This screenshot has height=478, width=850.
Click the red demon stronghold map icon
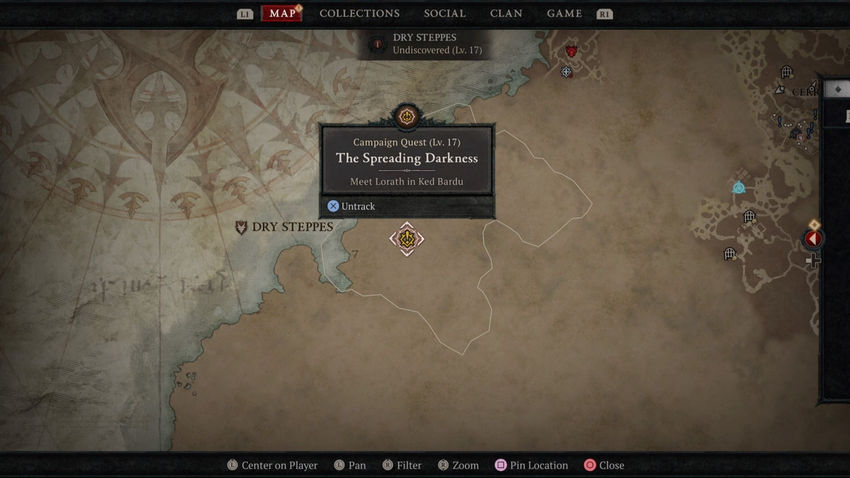(x=571, y=51)
